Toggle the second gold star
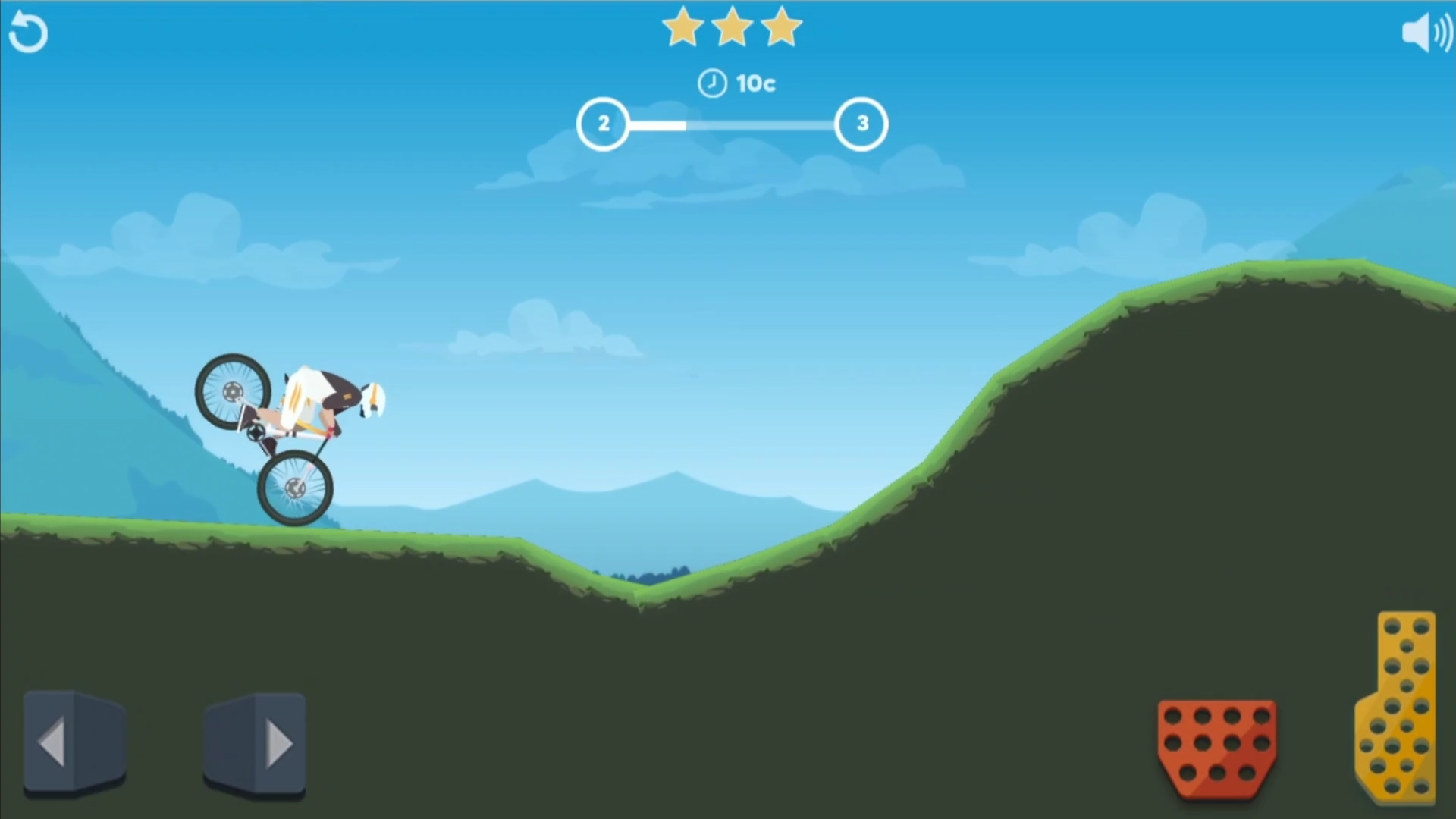Viewport: 1456px width, 819px height. point(731,27)
